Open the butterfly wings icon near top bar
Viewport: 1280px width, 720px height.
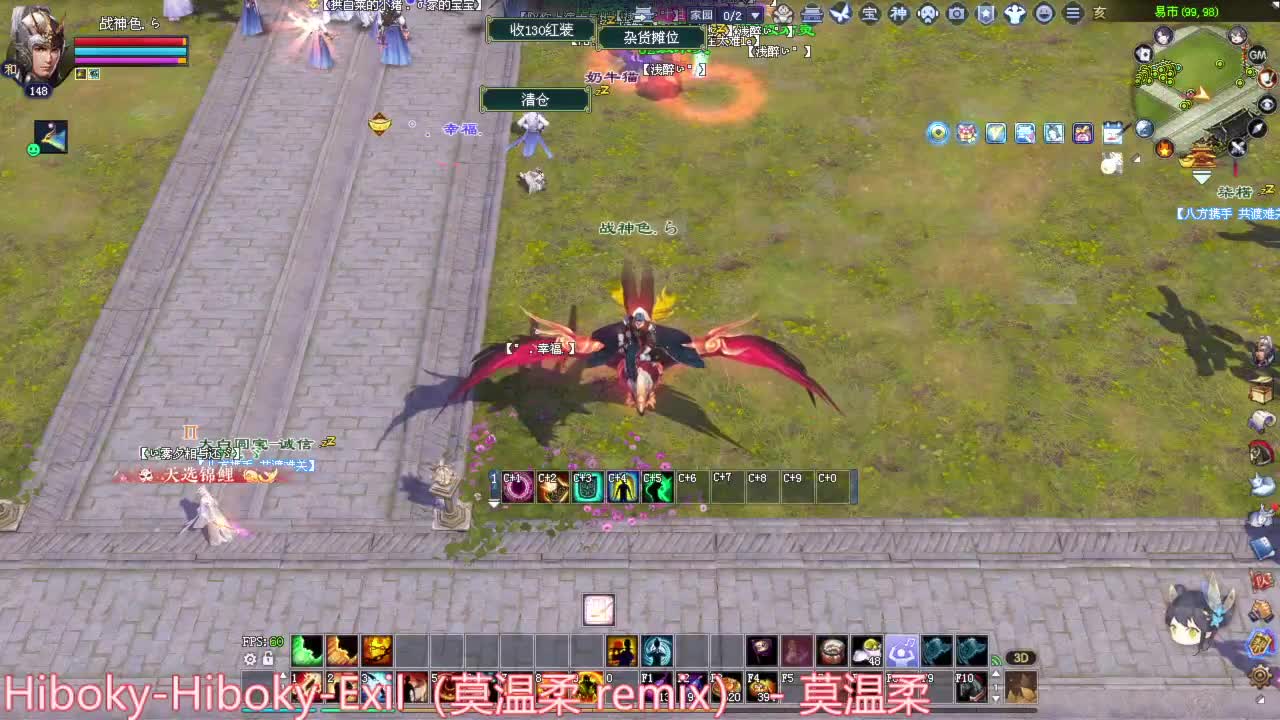[843, 13]
